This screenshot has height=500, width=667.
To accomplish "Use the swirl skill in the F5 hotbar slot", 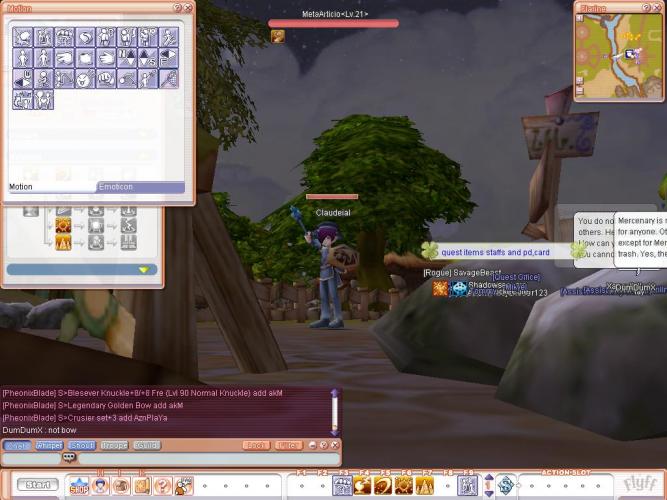I will tap(382, 486).
